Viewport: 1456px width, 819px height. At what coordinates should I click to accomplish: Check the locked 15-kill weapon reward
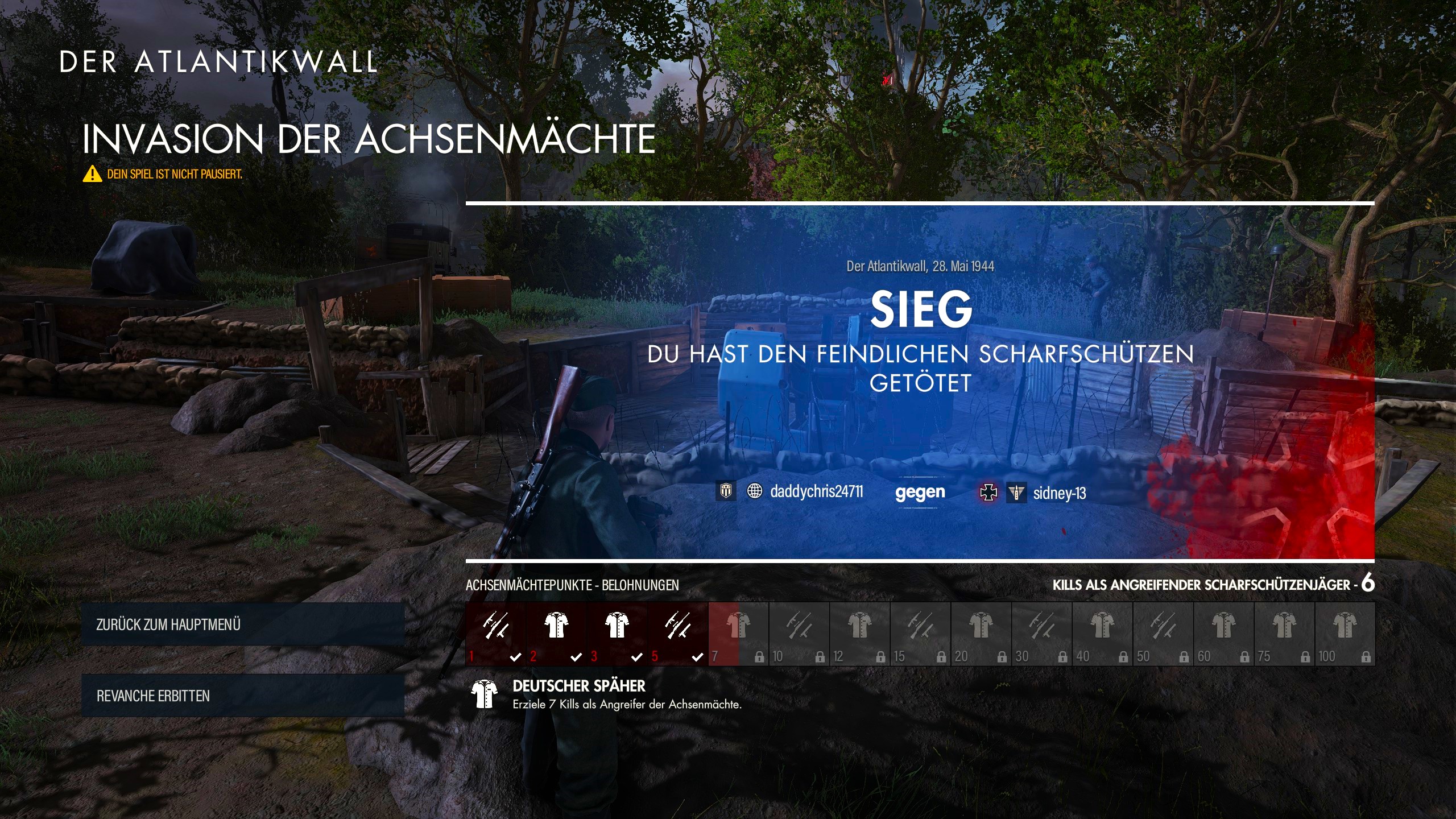[921, 633]
